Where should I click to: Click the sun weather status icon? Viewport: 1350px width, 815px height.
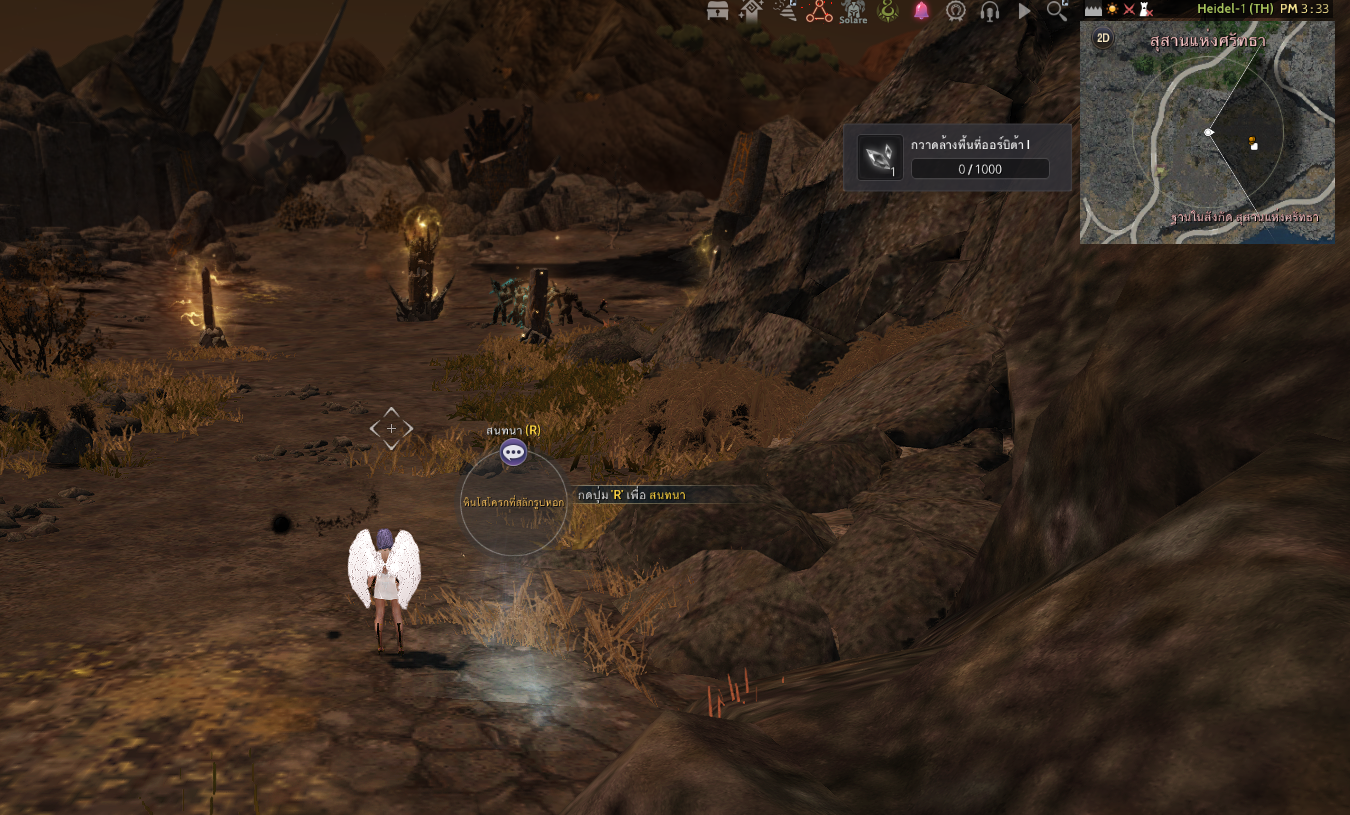(1112, 9)
